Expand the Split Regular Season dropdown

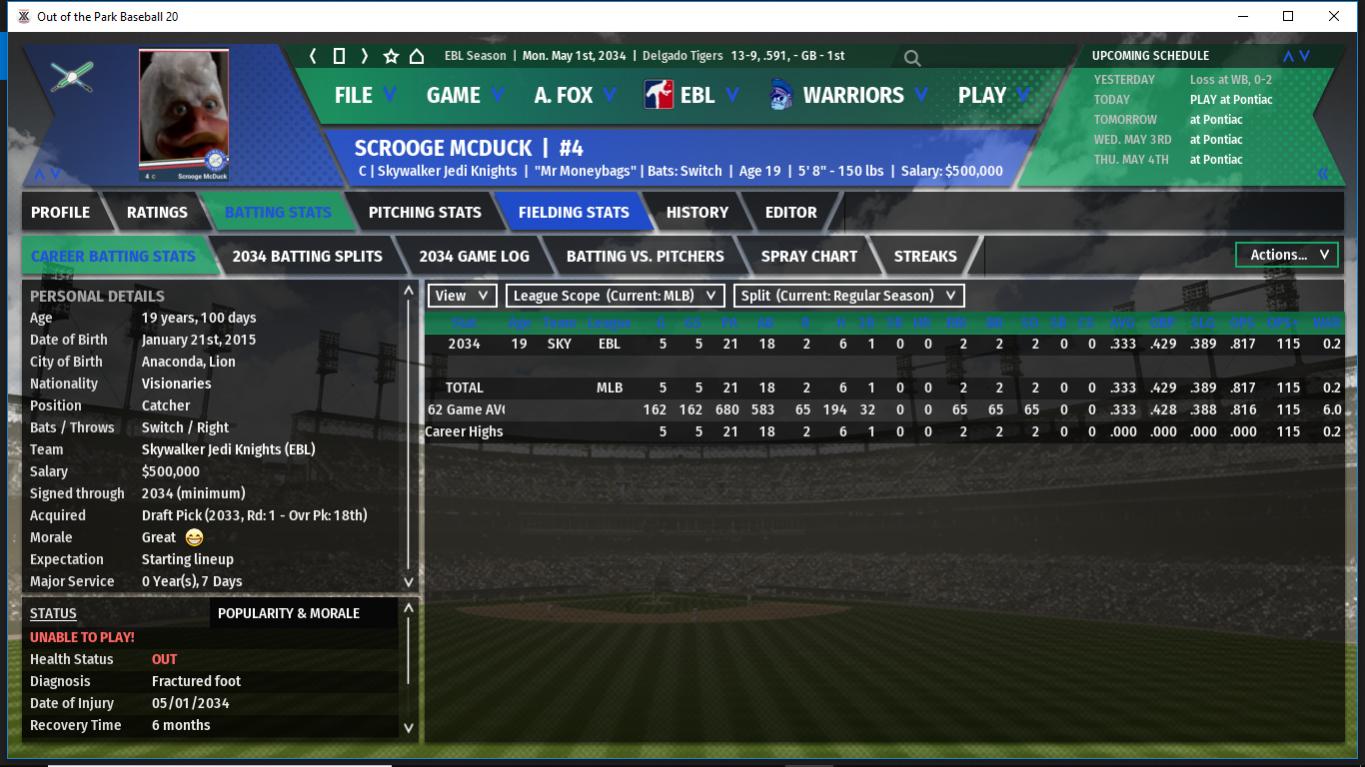(x=849, y=296)
